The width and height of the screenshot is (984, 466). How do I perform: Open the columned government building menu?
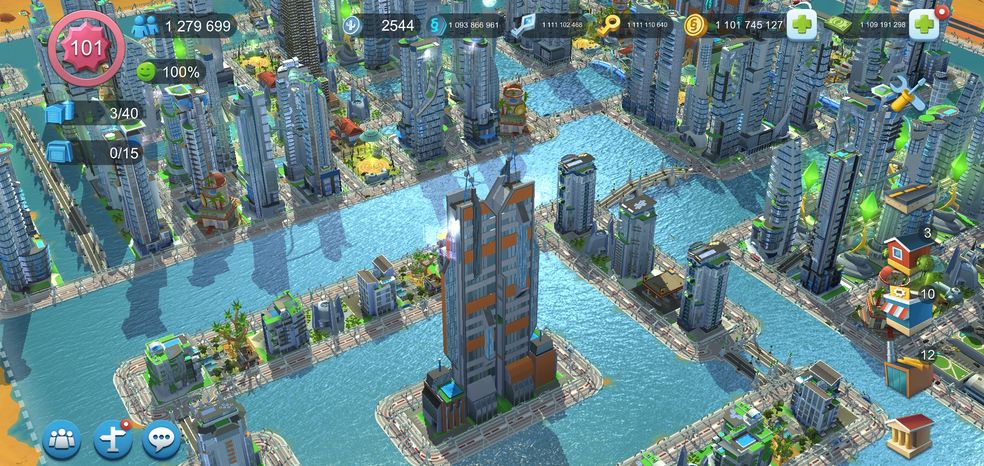click(x=908, y=435)
